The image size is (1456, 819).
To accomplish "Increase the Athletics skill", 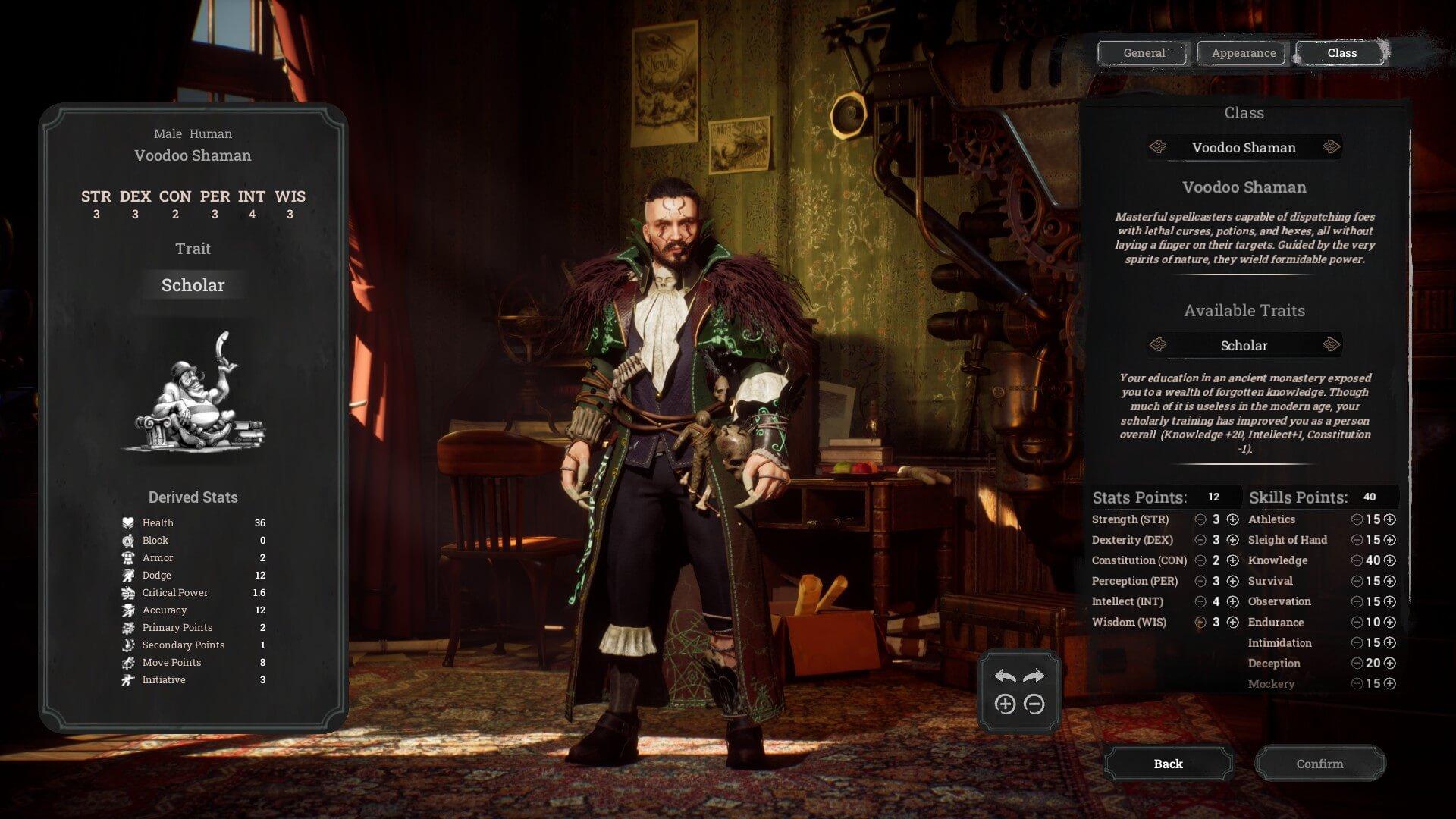I will [x=1390, y=519].
